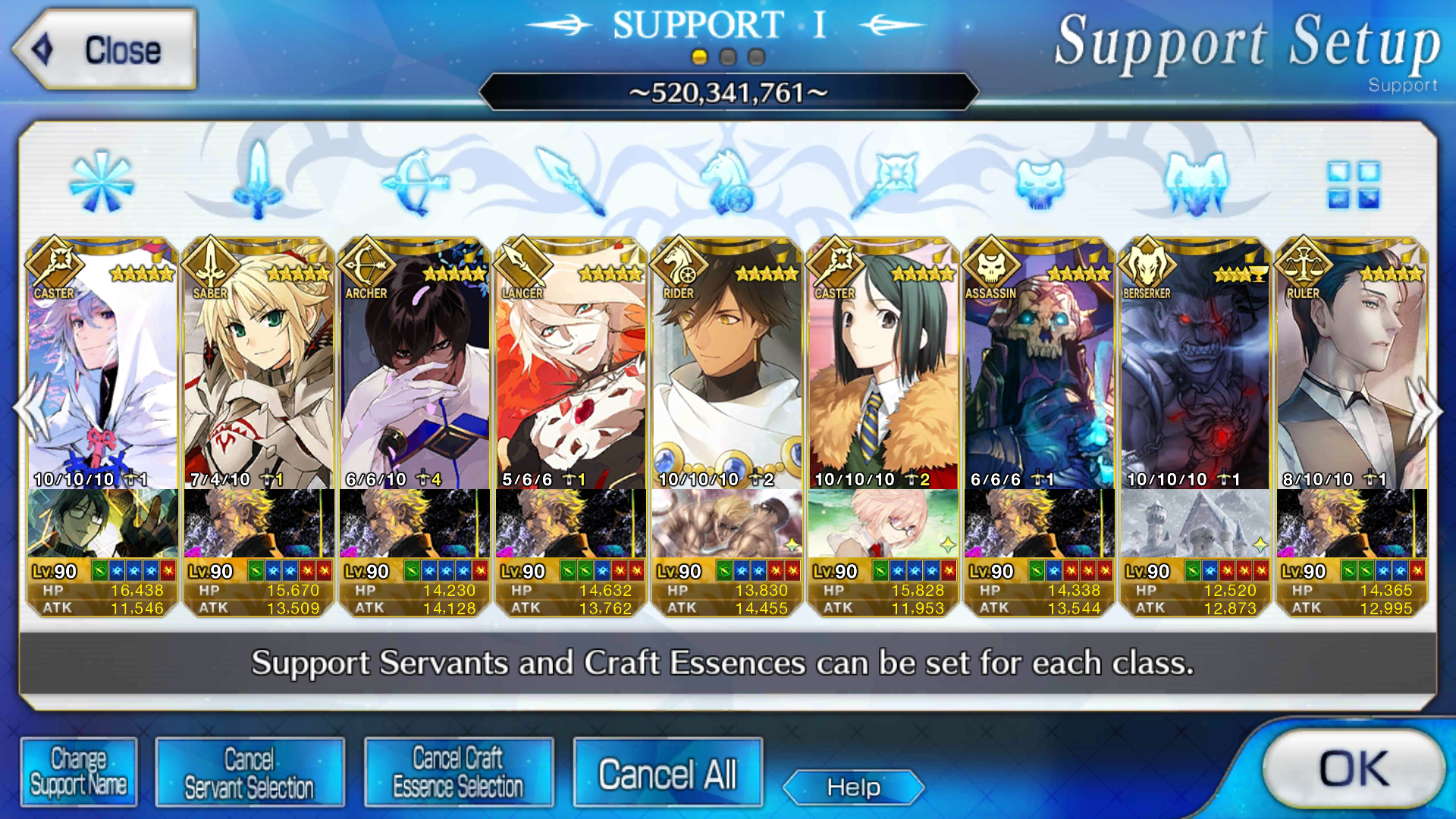This screenshot has width=1456, height=819.
Task: Change the Berserker's snowy castle craft essence
Action: click(1196, 523)
